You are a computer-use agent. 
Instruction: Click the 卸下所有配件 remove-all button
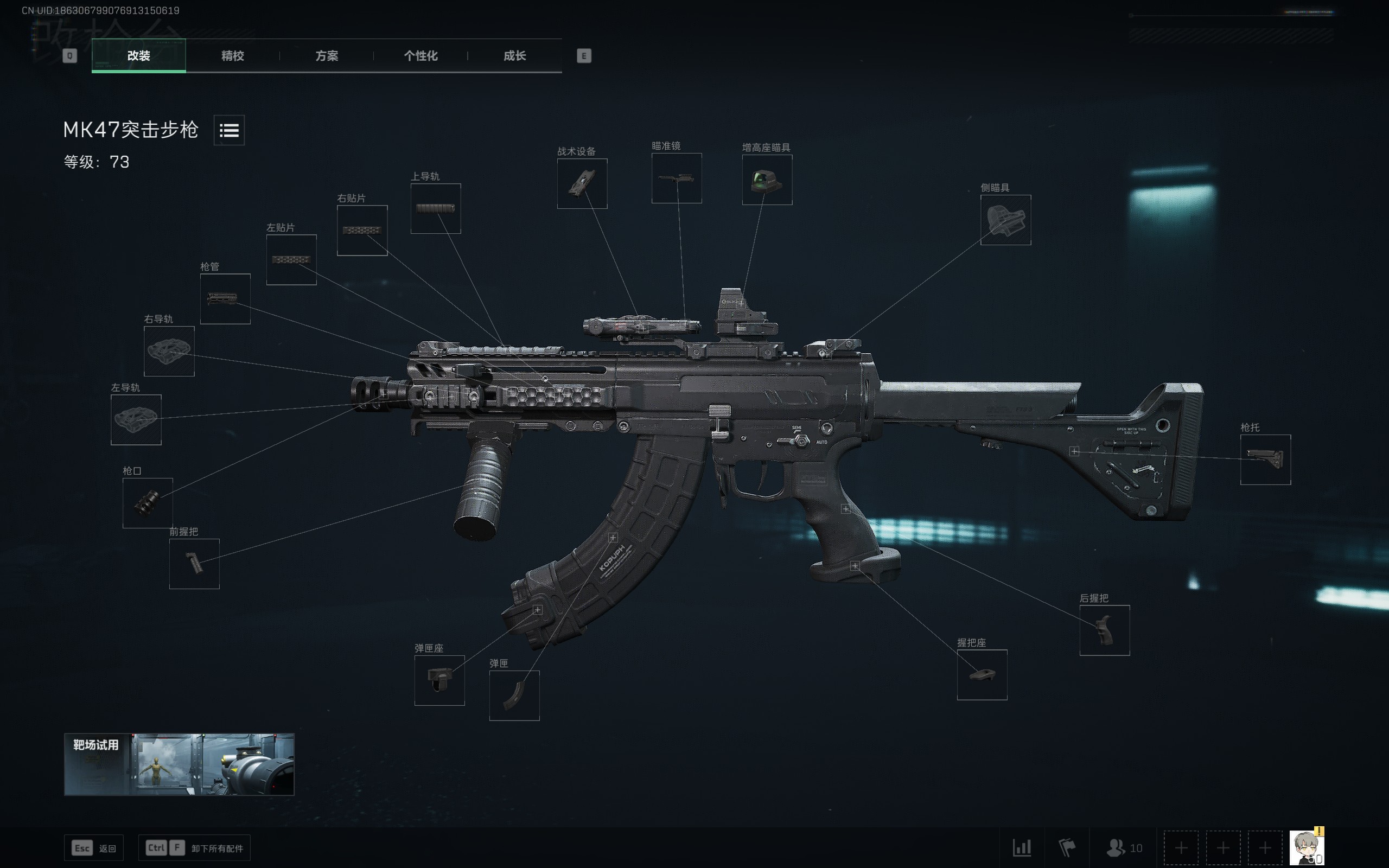(x=195, y=848)
